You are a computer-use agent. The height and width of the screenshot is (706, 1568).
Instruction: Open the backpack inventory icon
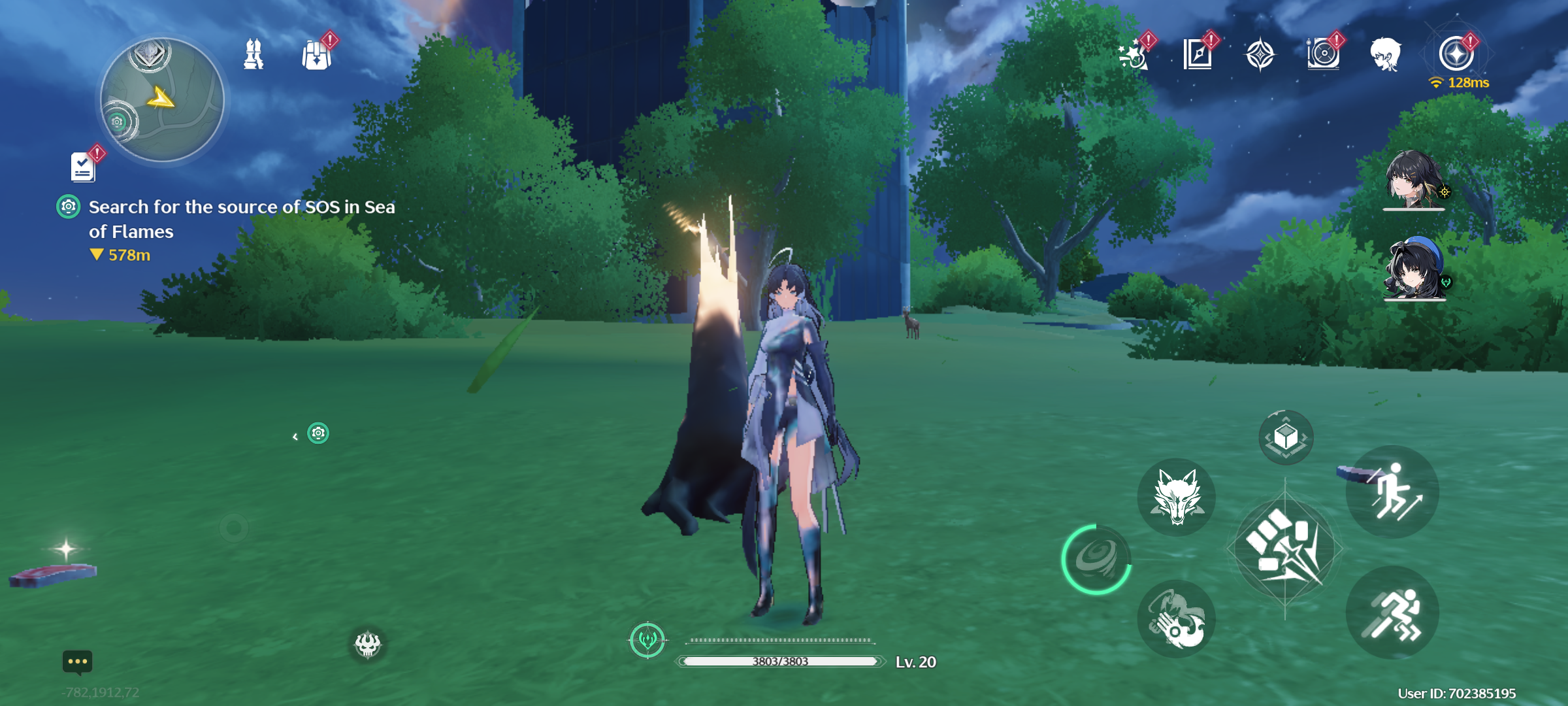pos(317,55)
